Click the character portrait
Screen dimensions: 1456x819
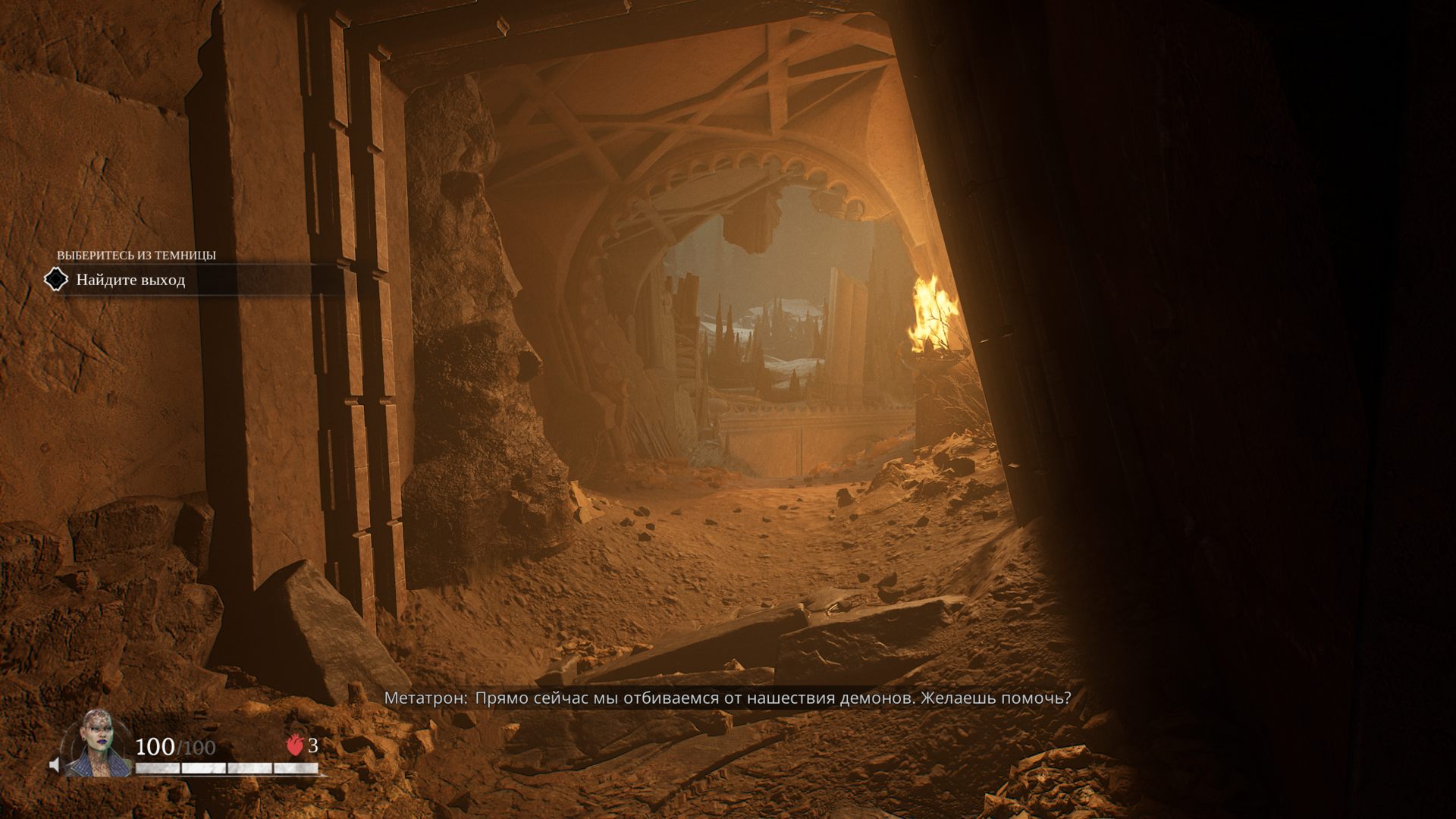coord(97,744)
